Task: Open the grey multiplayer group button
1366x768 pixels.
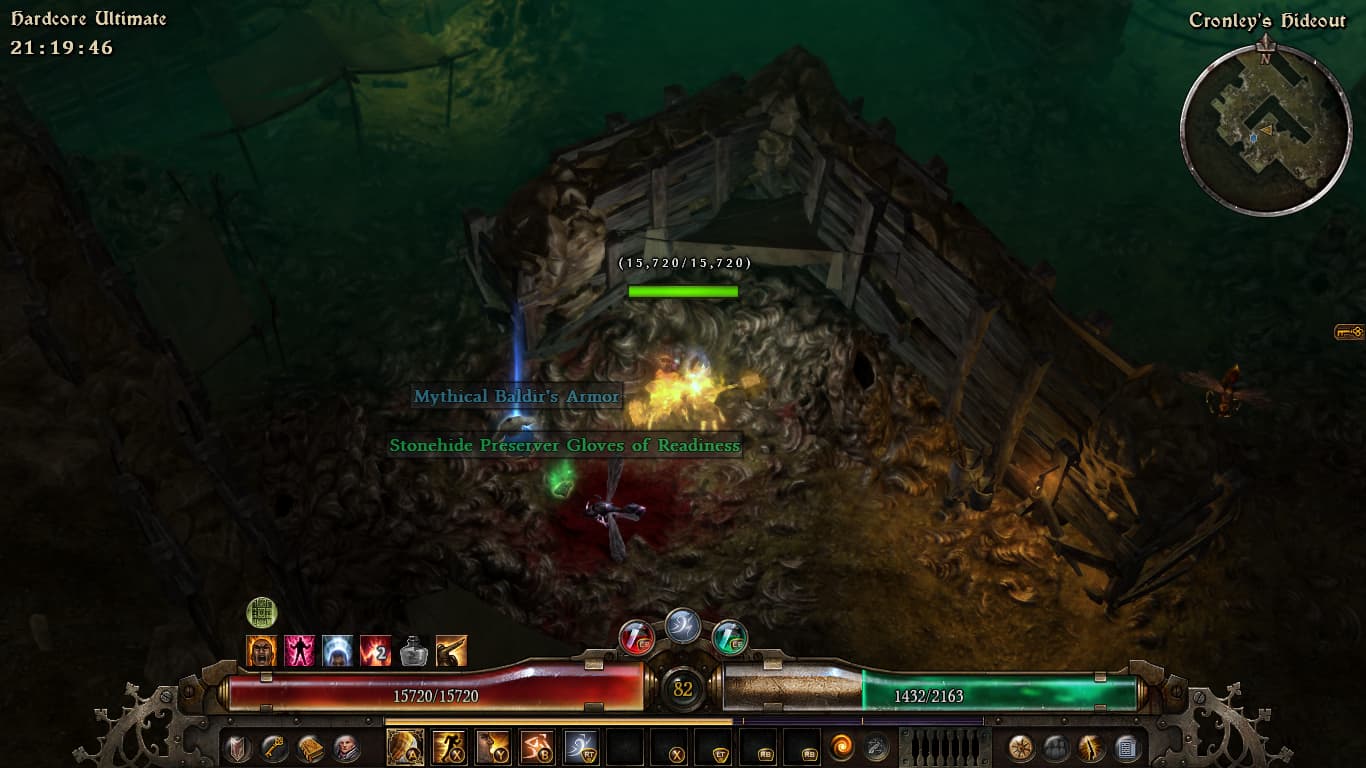Action: [x=1056, y=748]
